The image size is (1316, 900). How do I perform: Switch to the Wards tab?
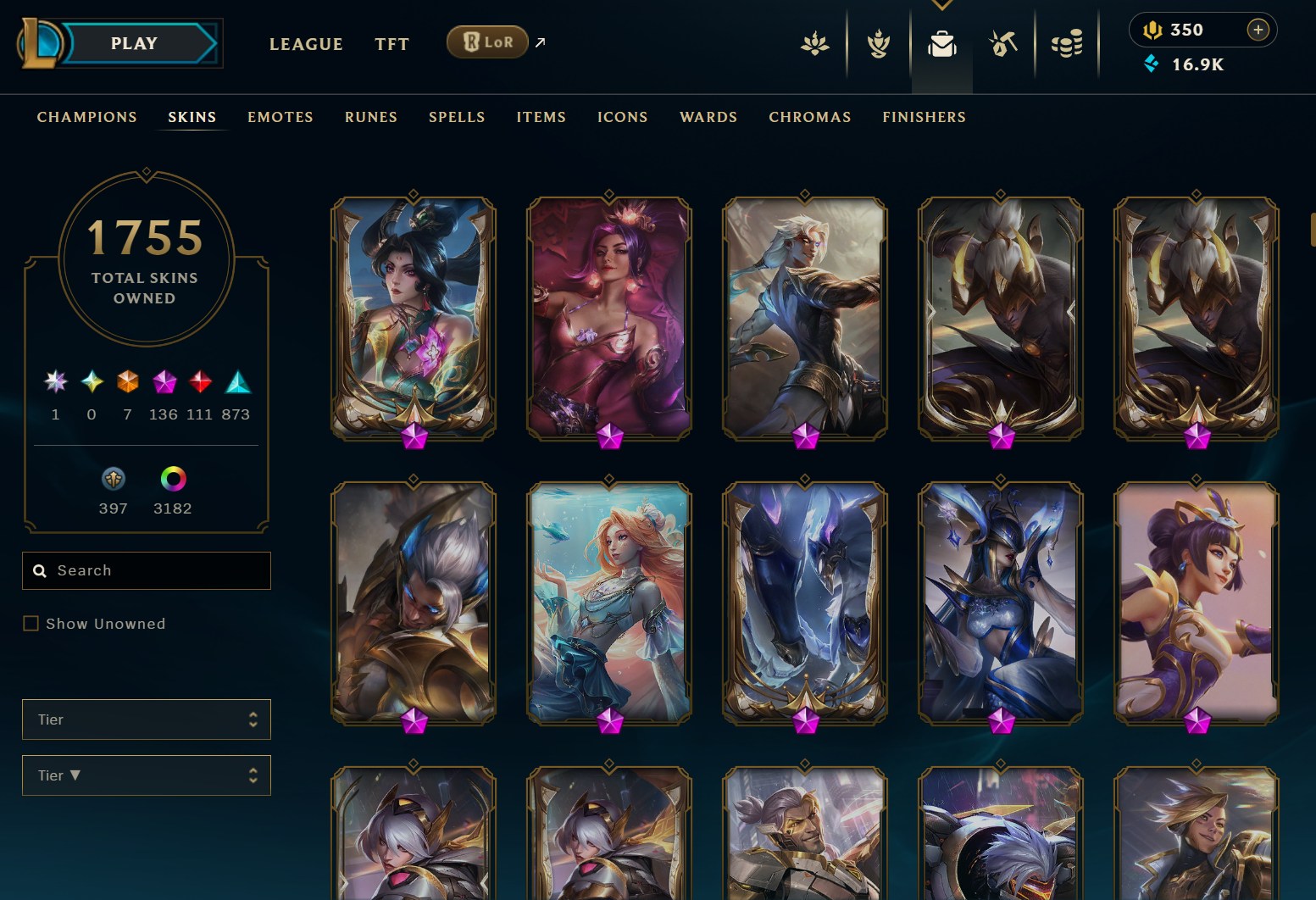click(x=708, y=117)
